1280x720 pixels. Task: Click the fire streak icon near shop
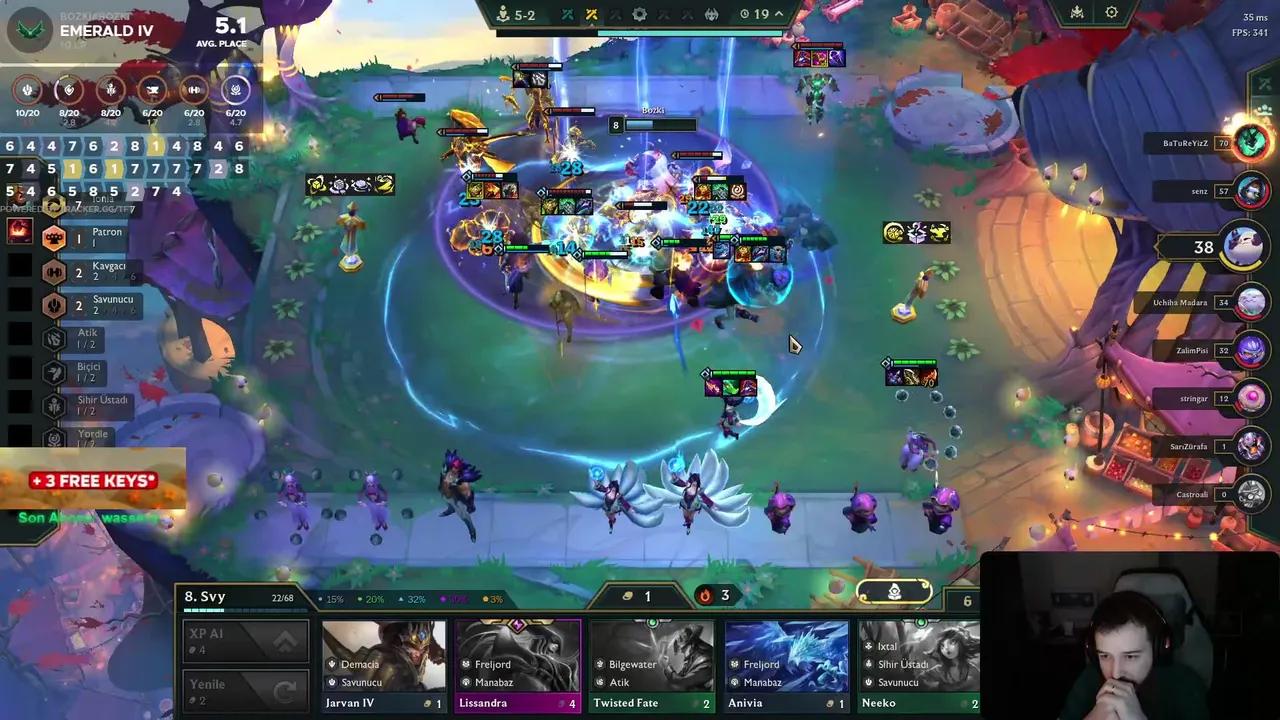pyautogui.click(x=706, y=595)
